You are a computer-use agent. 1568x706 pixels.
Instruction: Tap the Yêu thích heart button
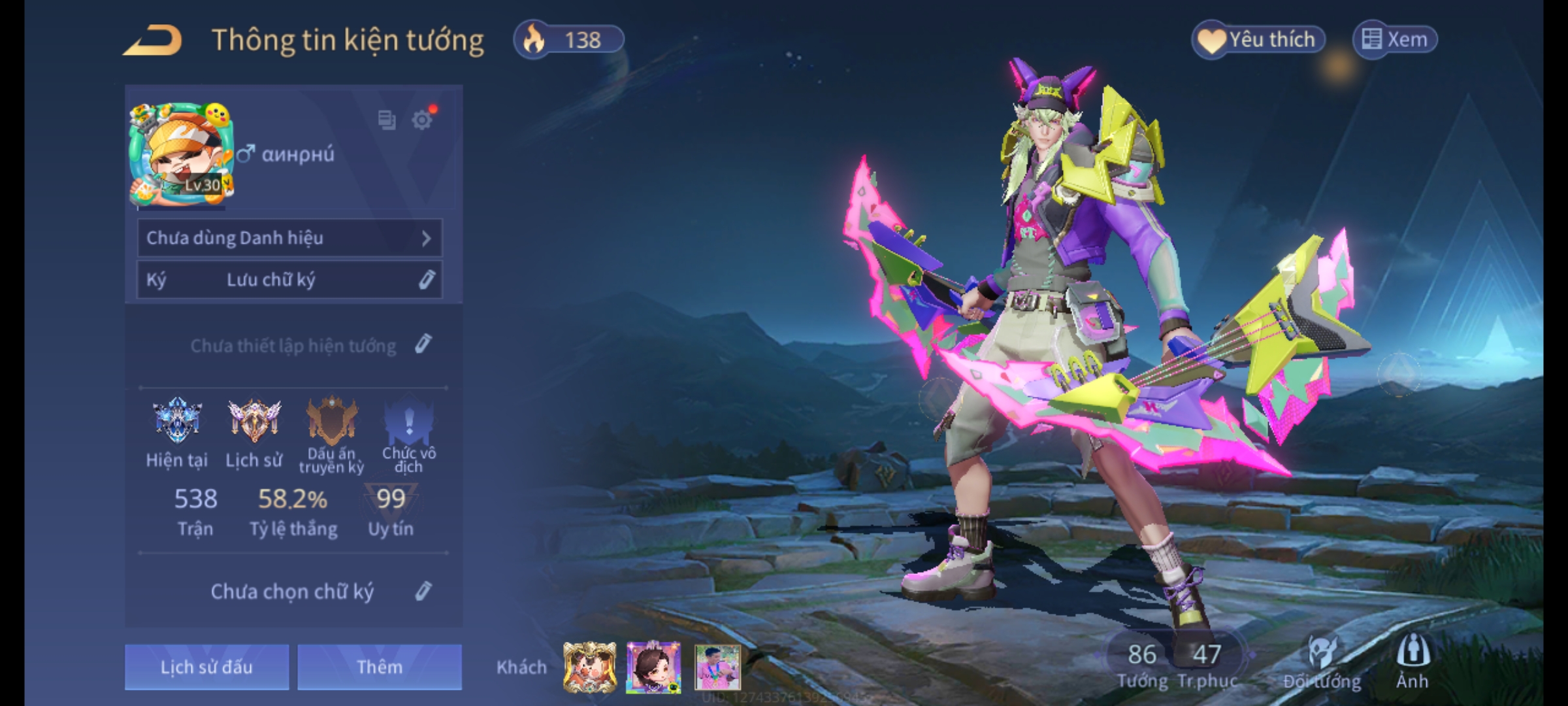tap(1258, 40)
